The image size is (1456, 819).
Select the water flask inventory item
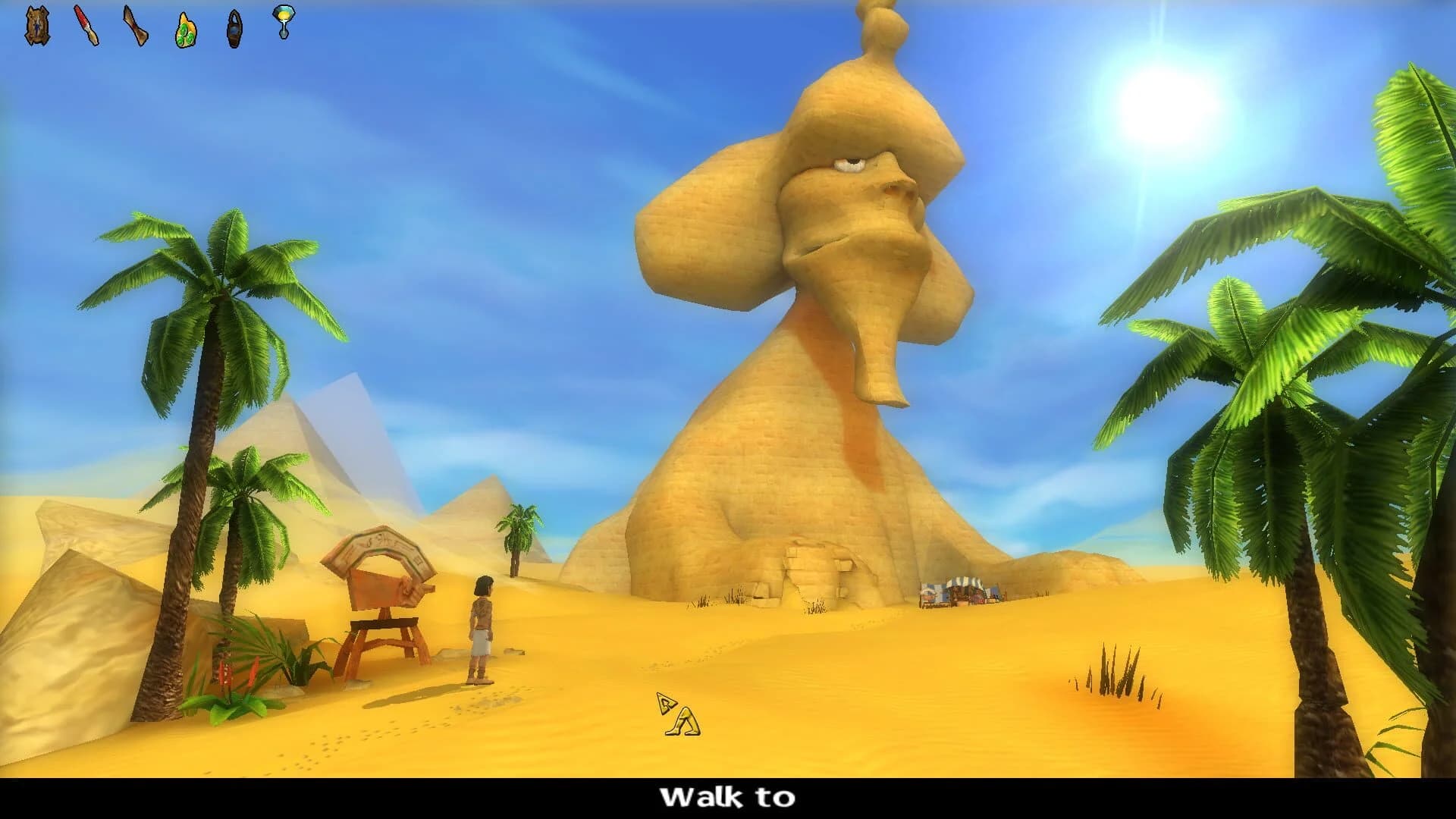(234, 27)
